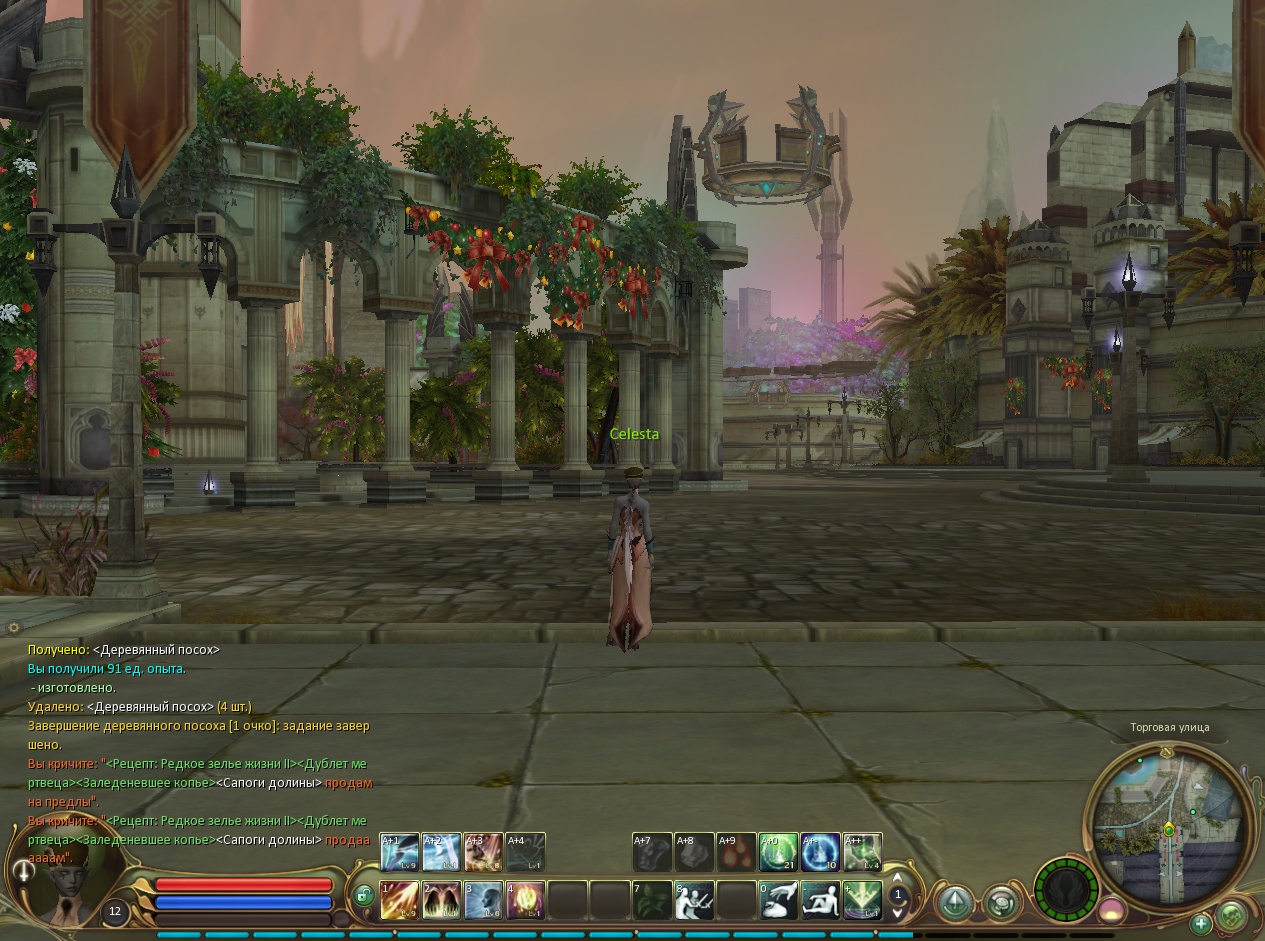Activate the green circle buff with count 21
Viewport: 1265px width, 941px height.
(x=778, y=852)
